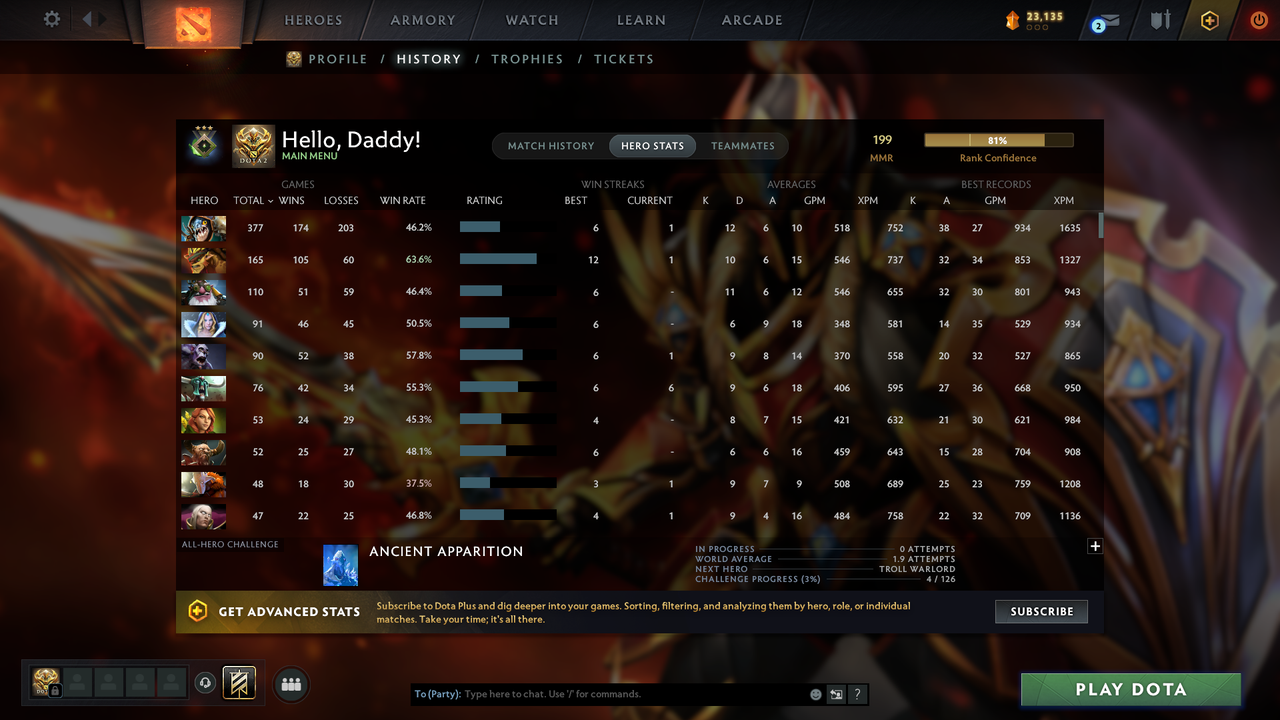Open the emoticon picker beside chat
The height and width of the screenshot is (720, 1280).
(x=815, y=694)
